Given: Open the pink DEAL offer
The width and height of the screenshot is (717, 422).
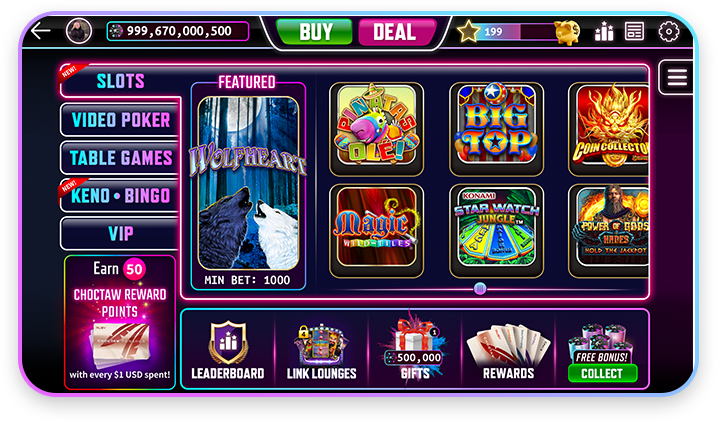Looking at the screenshot, I should click(394, 32).
